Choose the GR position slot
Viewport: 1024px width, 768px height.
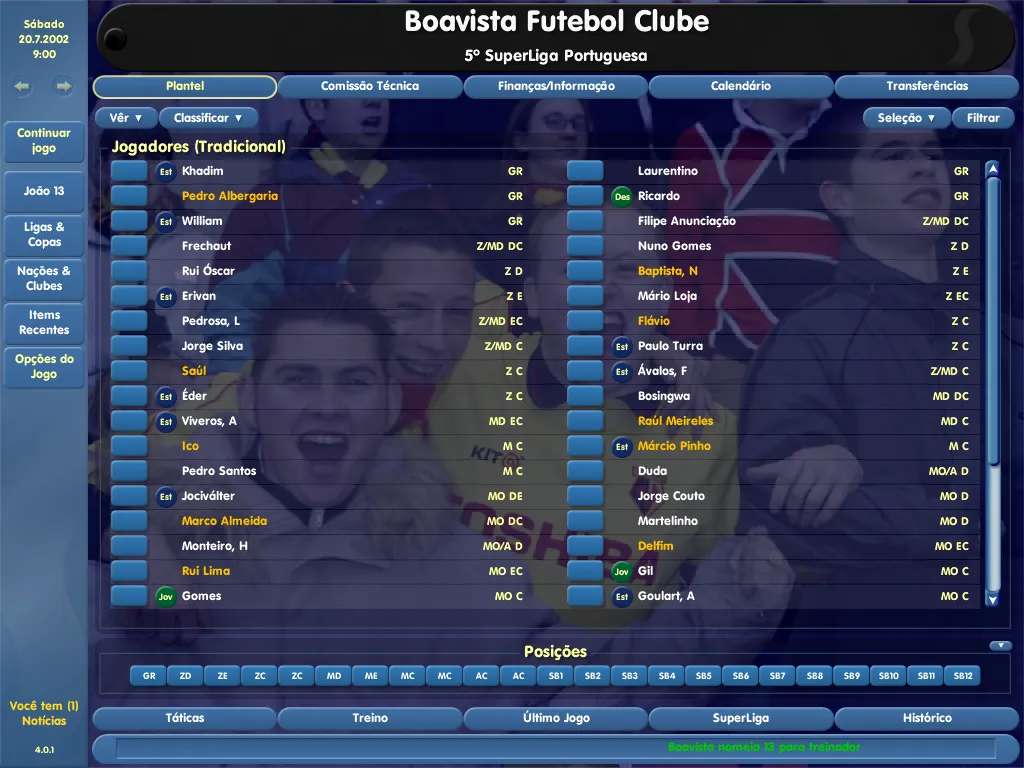point(149,676)
